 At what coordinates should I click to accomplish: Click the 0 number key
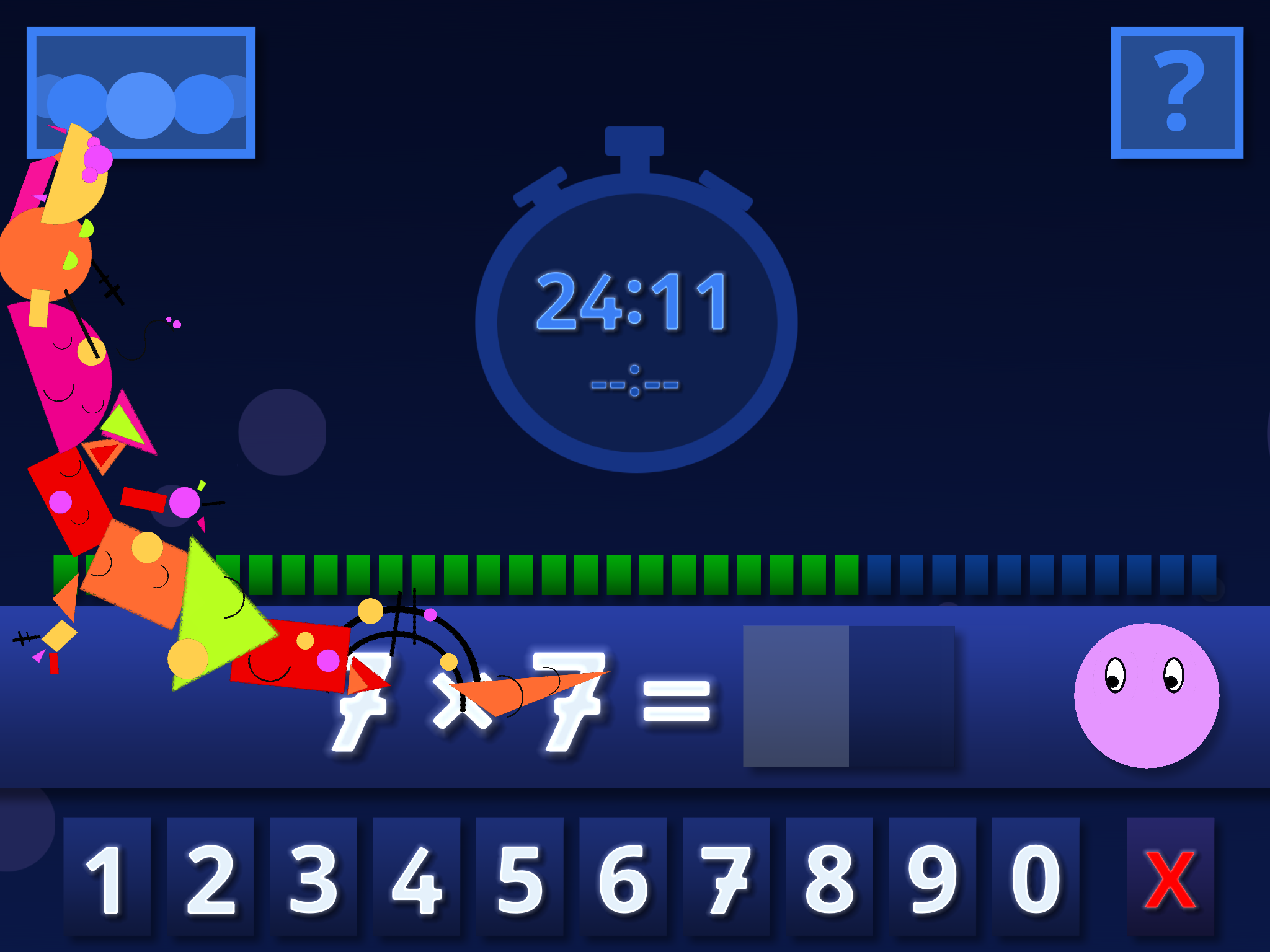tap(1036, 876)
